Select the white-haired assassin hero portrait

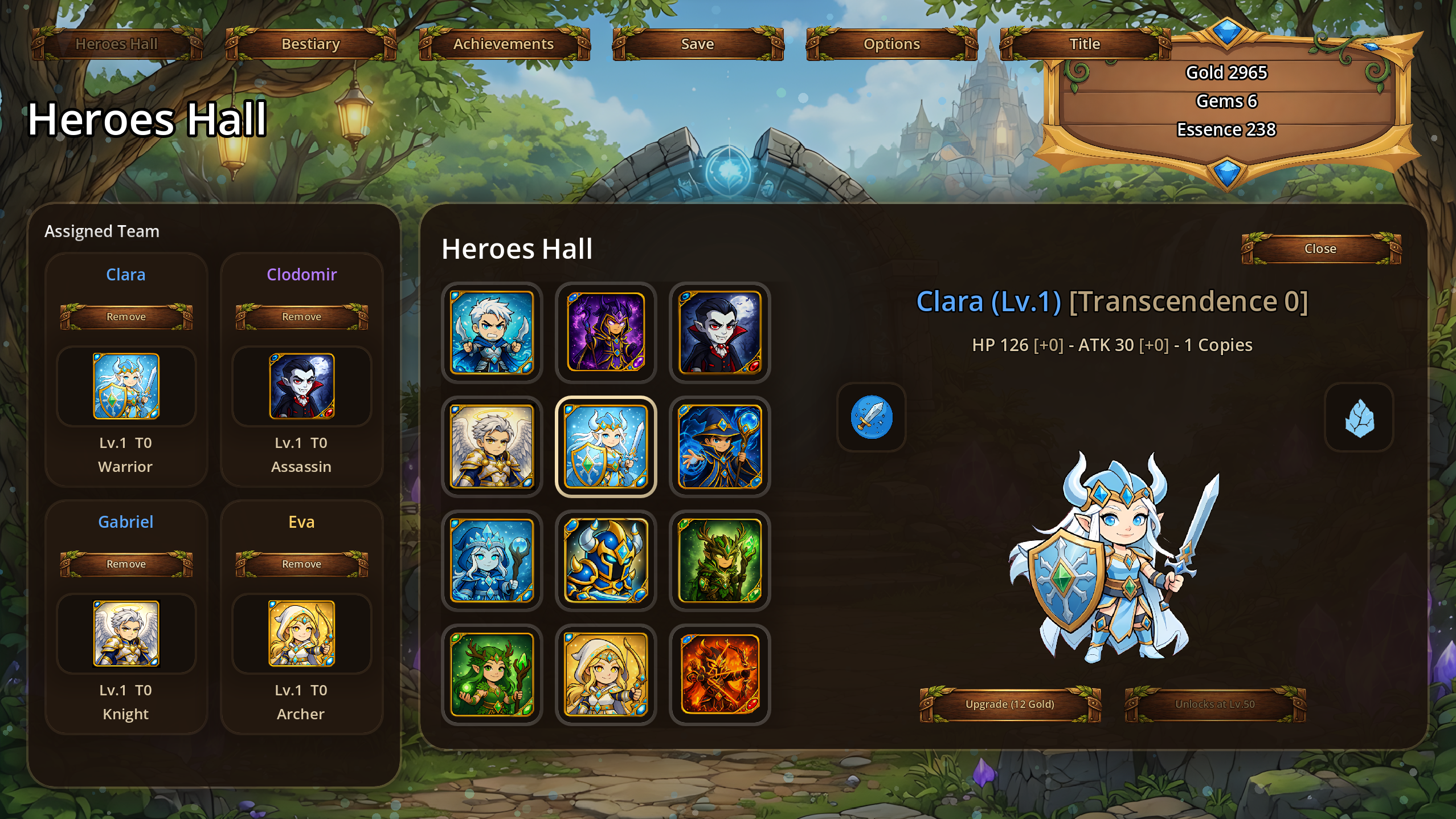[x=492, y=332]
